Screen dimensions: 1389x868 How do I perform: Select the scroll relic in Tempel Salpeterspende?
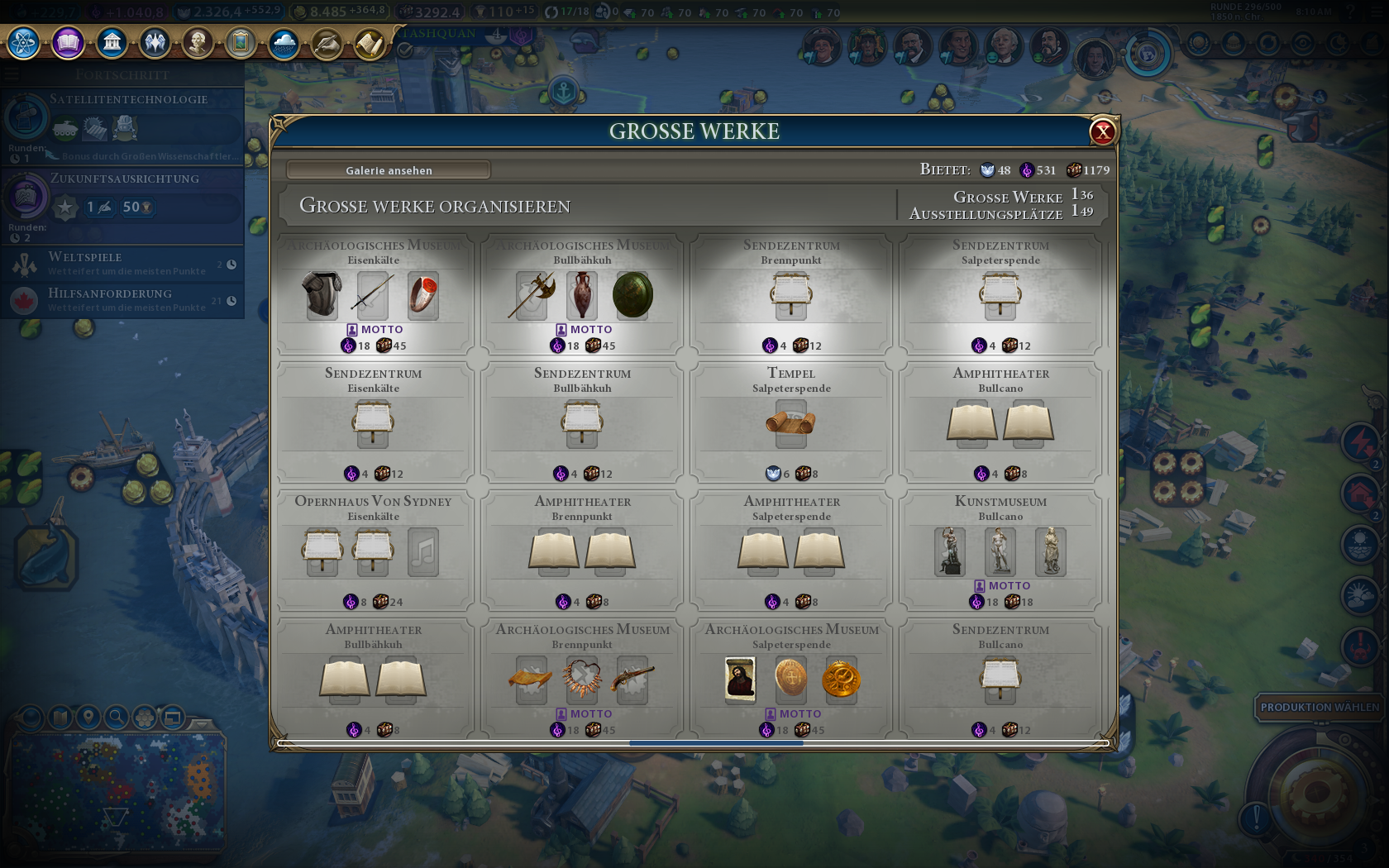(790, 423)
